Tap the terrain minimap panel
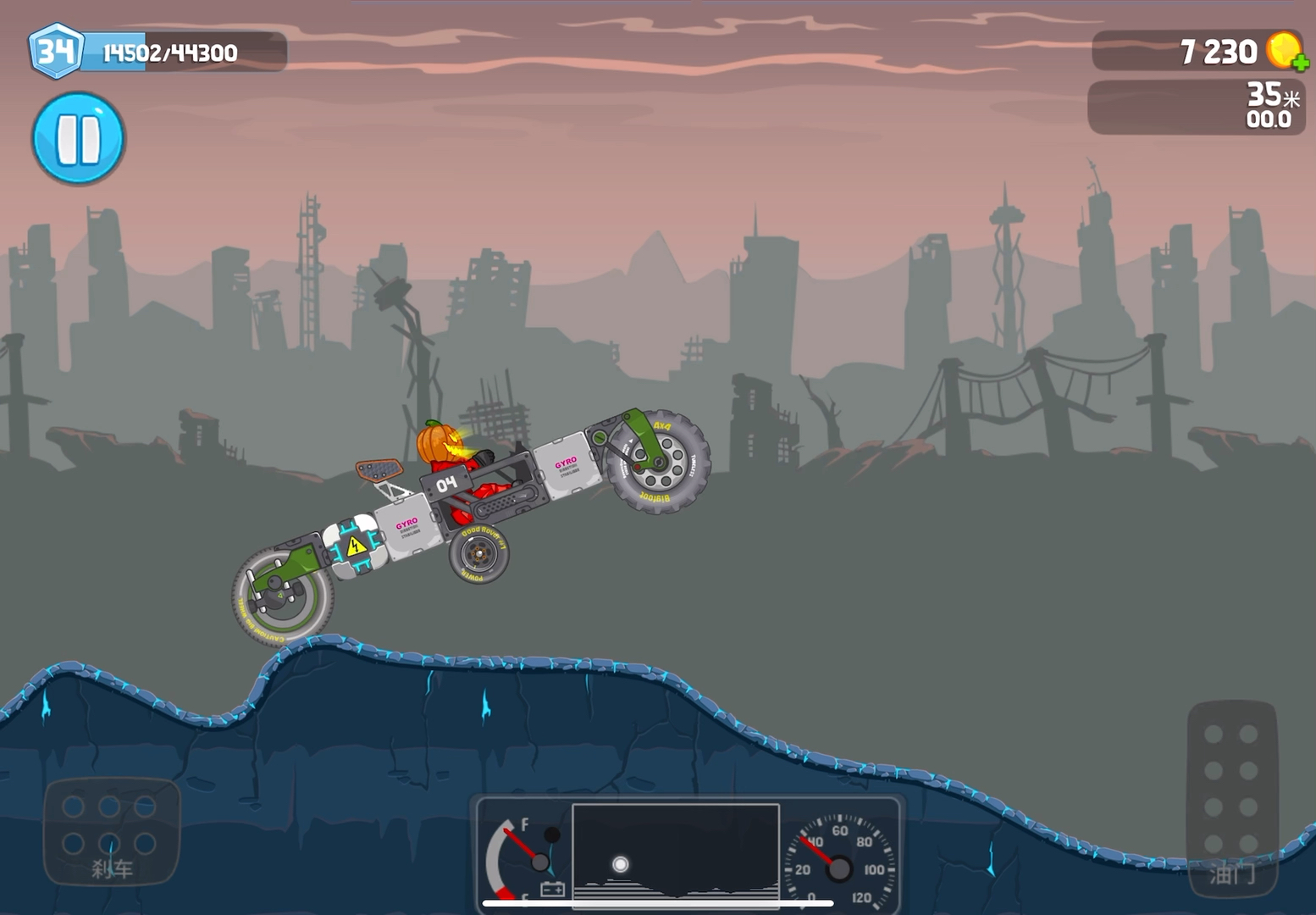This screenshot has height=915, width=1316. (x=676, y=853)
